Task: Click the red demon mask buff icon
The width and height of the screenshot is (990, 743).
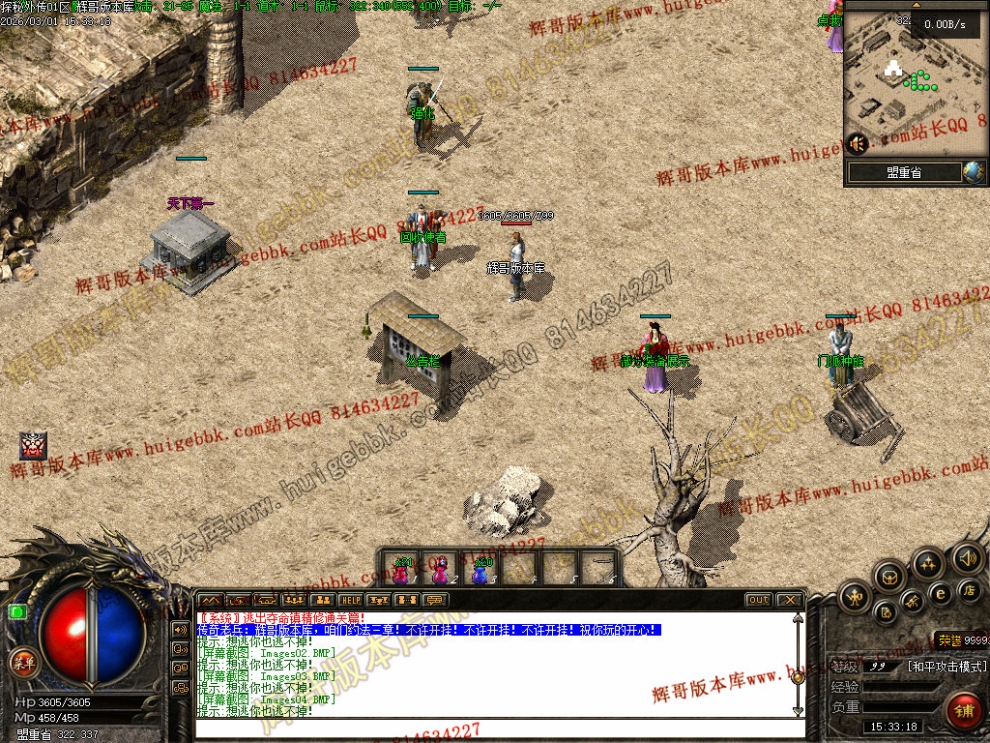Action: 33,445
